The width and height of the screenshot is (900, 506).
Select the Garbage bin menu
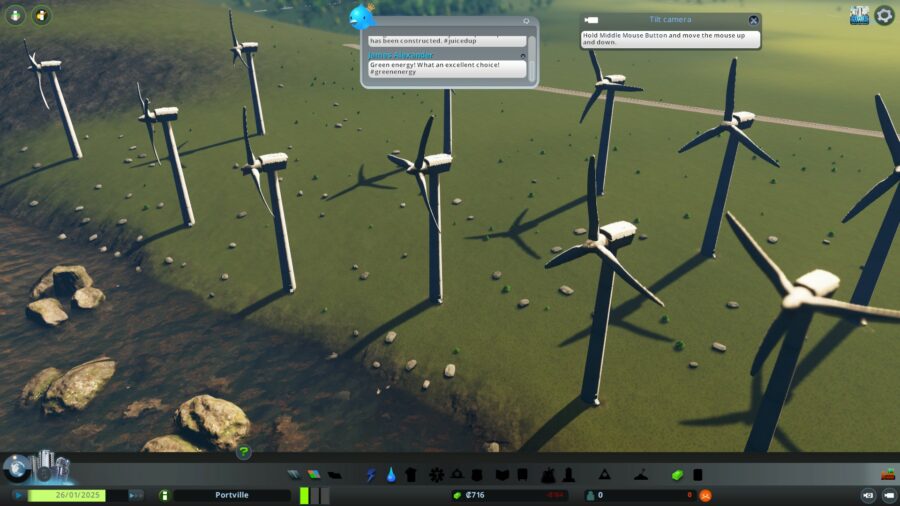coord(410,474)
